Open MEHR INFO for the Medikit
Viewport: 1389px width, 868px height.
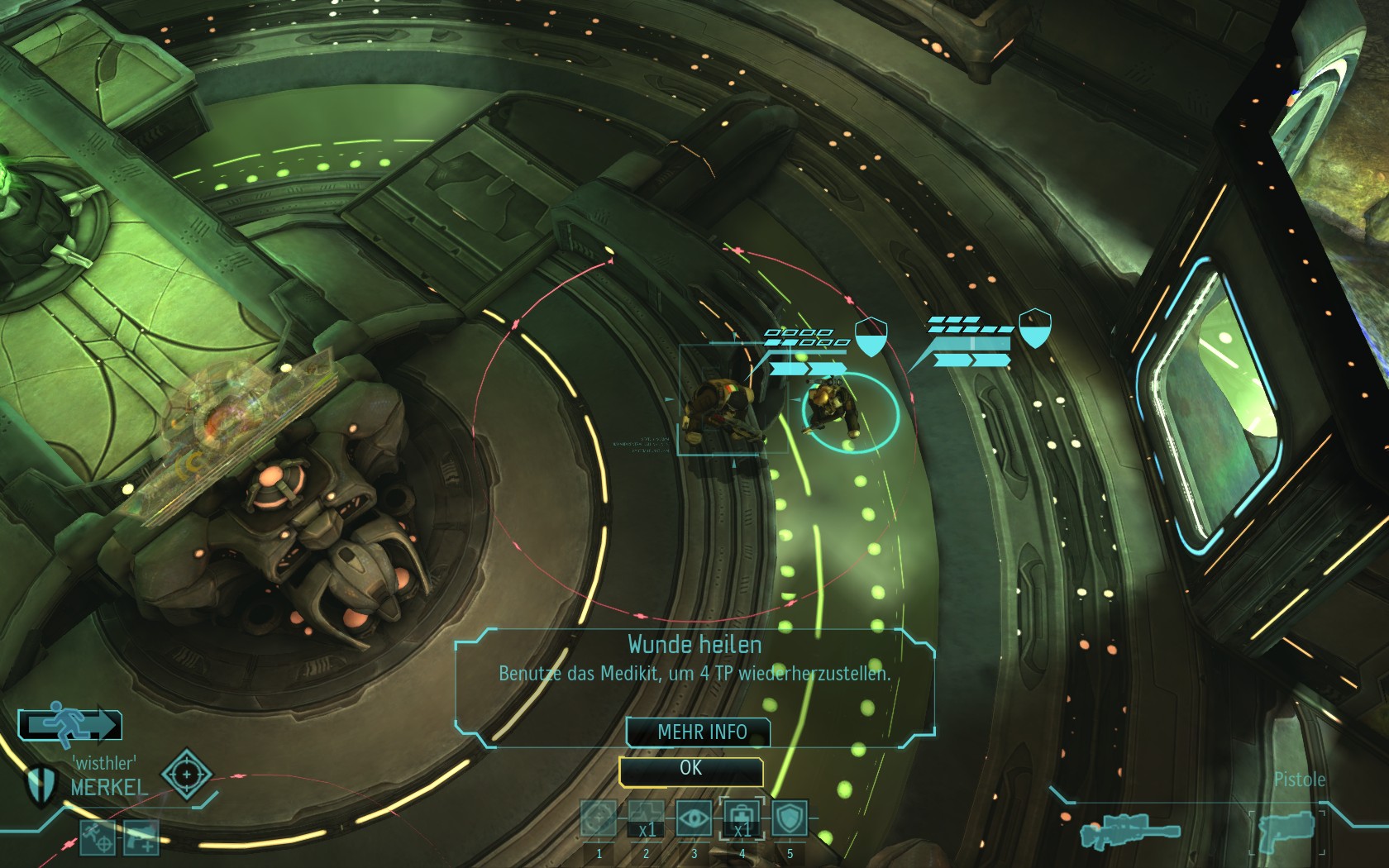coord(699,732)
